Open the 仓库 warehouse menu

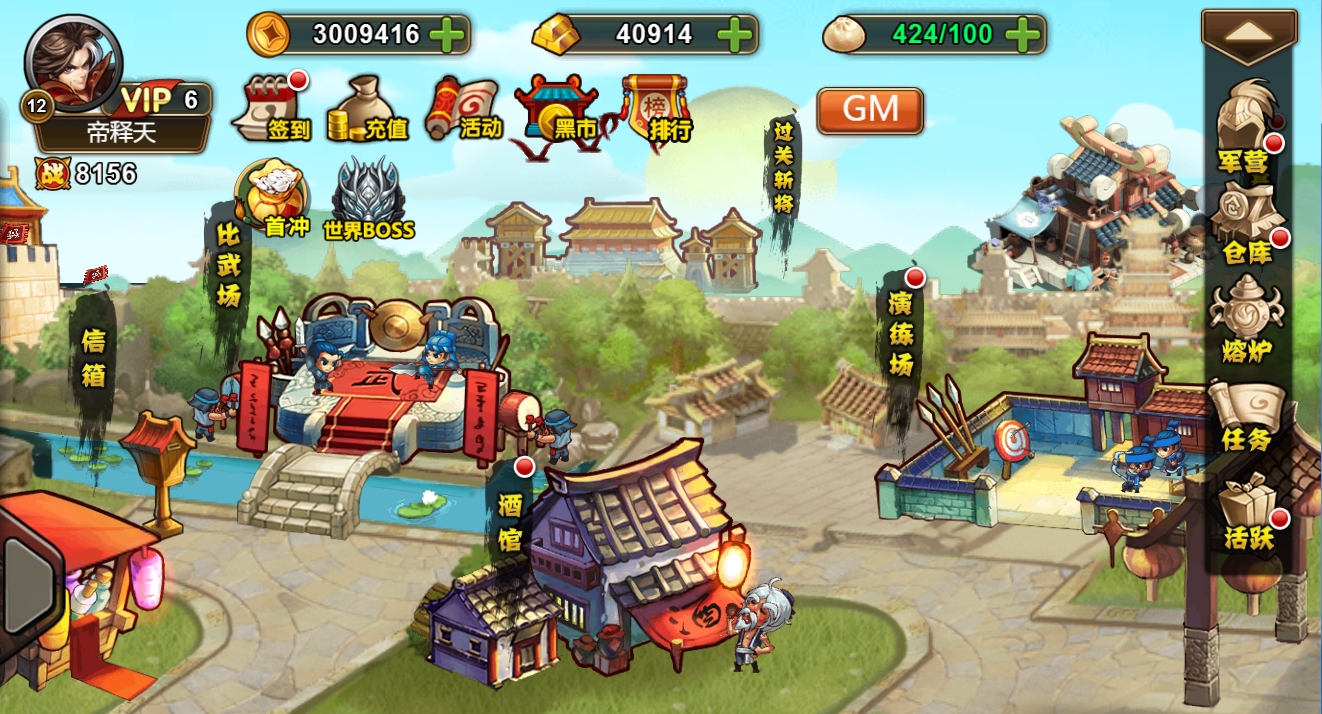[1246, 225]
